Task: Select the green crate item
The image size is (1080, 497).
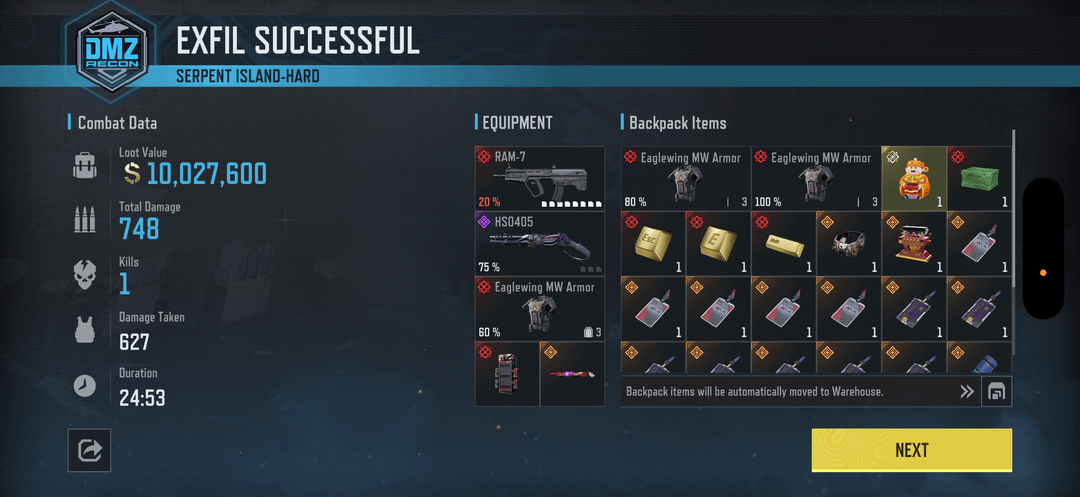Action: (x=979, y=178)
